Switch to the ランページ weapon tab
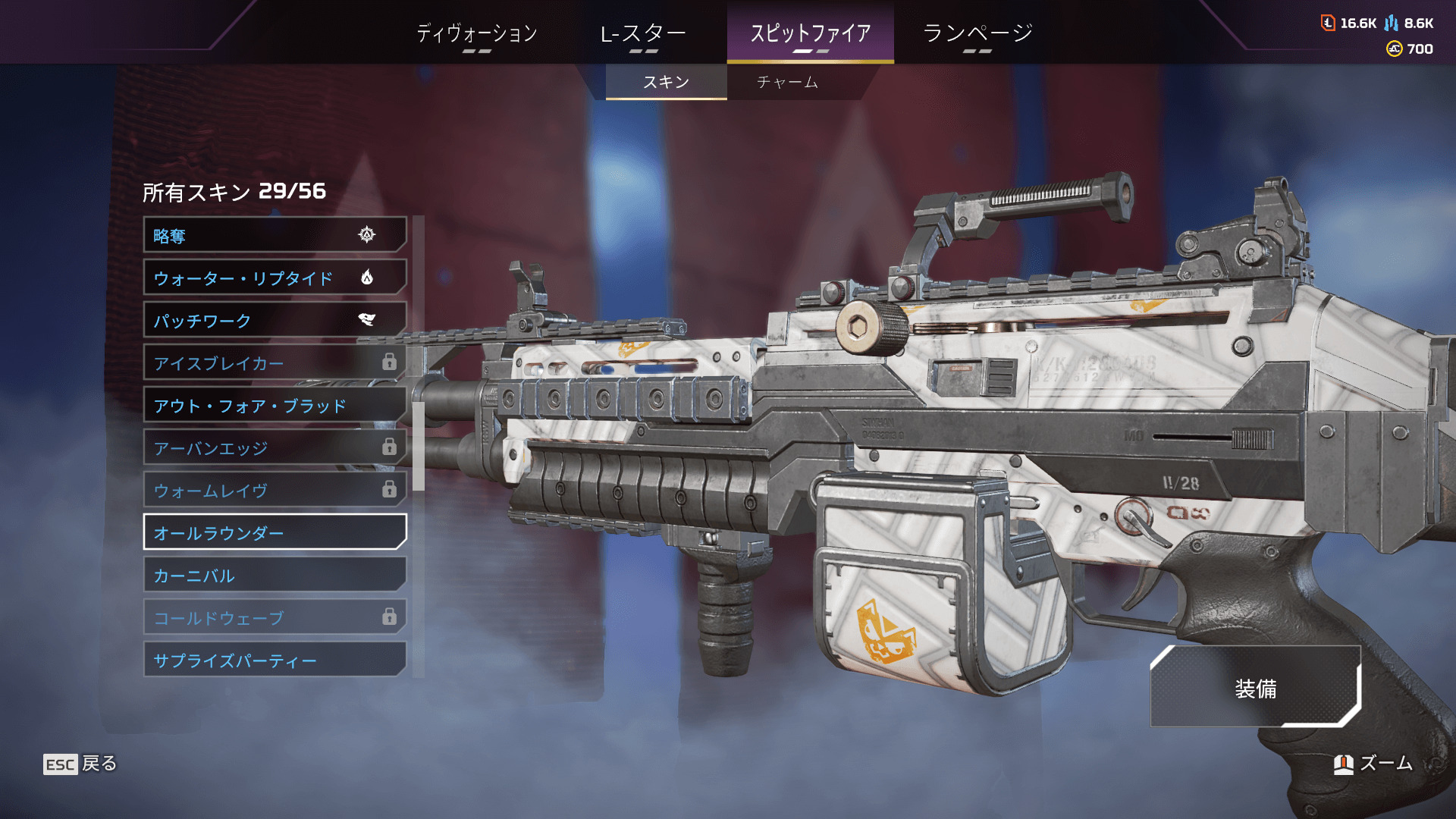The height and width of the screenshot is (819, 1456). [x=977, y=33]
